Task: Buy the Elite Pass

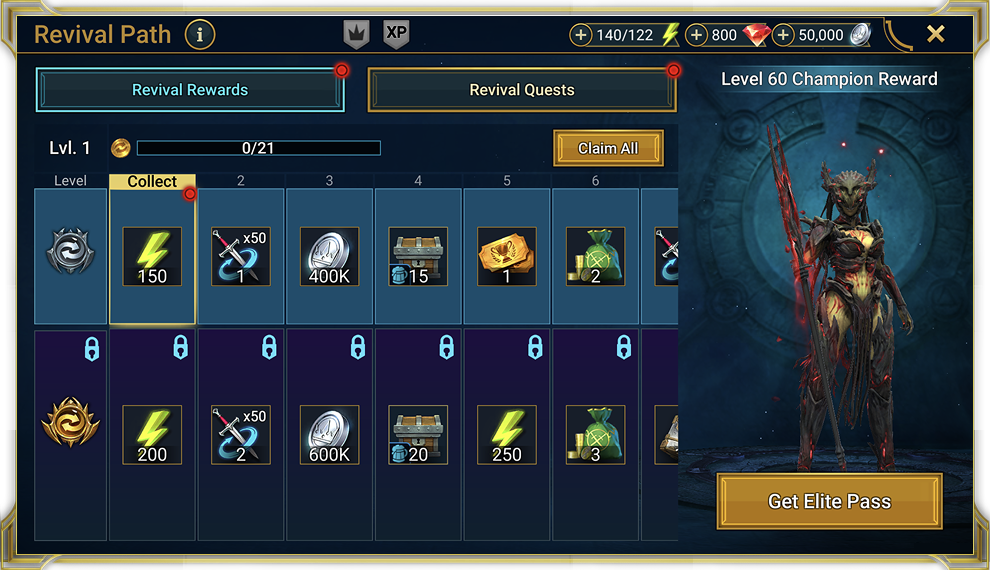Action: [829, 501]
